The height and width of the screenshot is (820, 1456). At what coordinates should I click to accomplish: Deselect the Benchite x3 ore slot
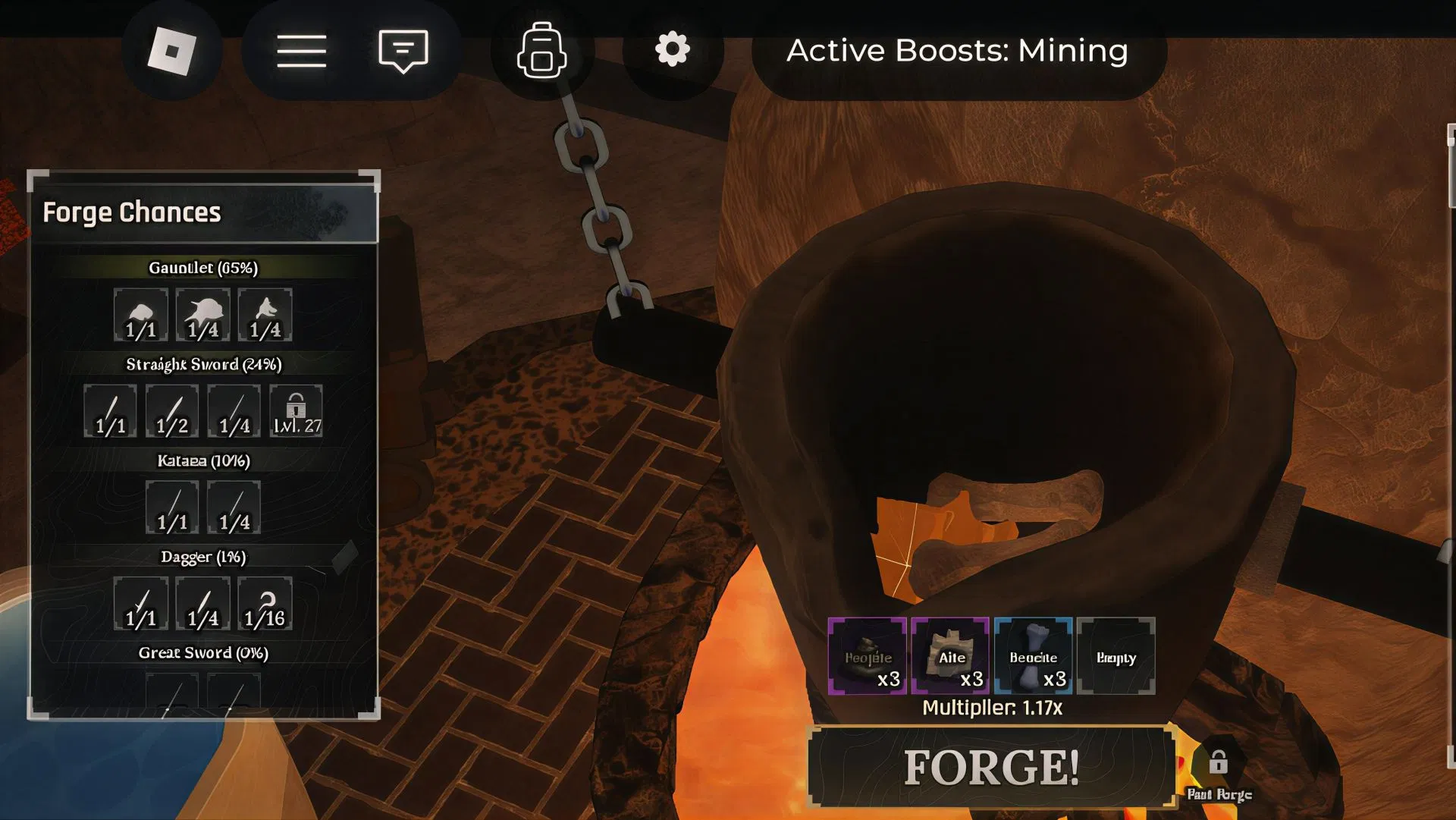(1033, 657)
